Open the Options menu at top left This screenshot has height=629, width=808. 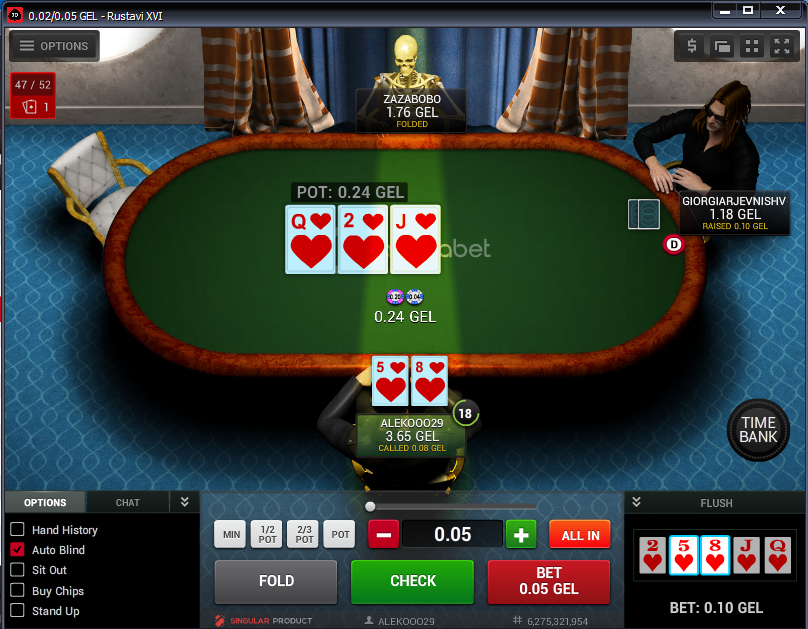click(x=54, y=46)
